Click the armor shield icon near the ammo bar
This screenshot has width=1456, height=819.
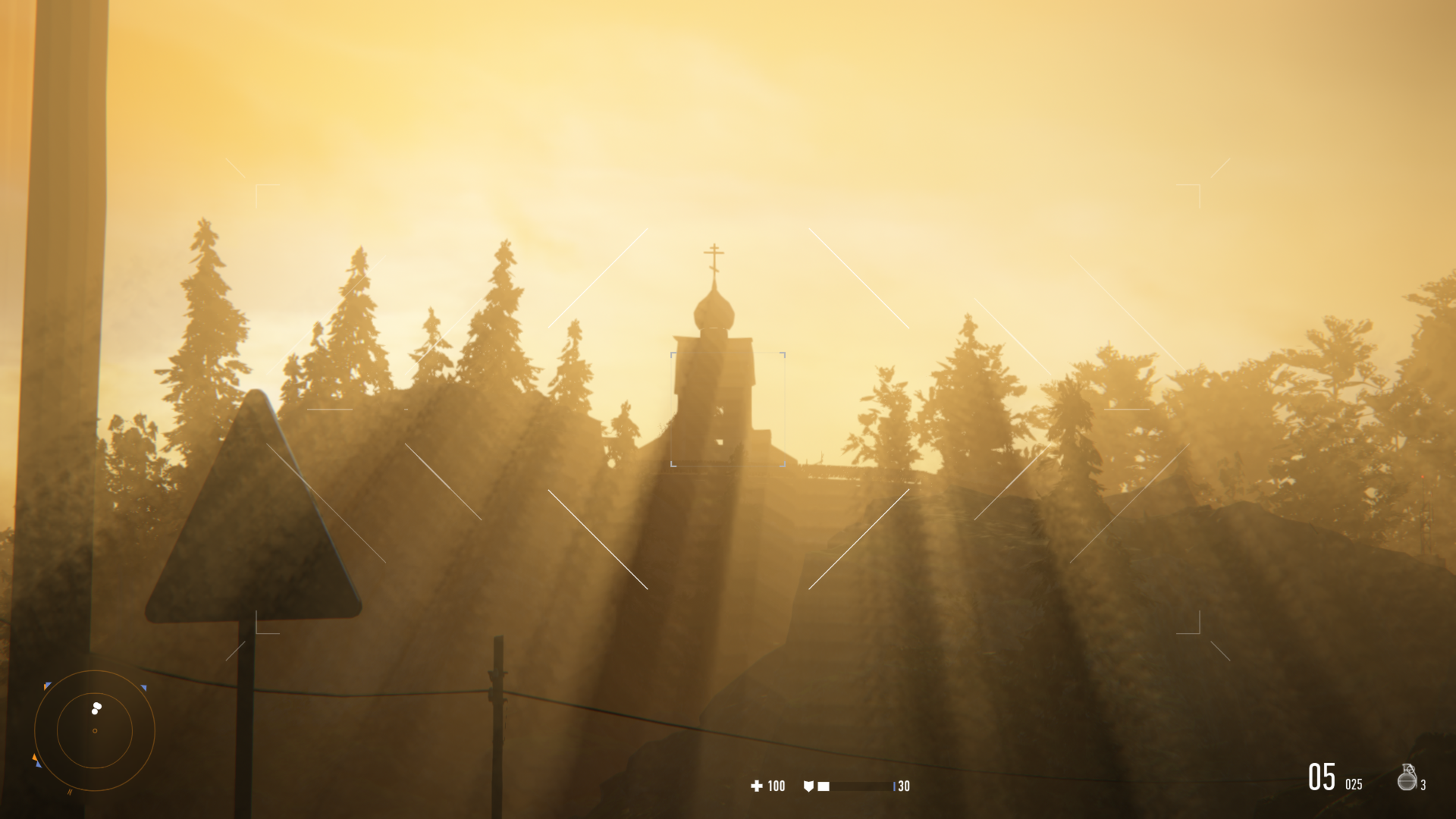tap(808, 786)
